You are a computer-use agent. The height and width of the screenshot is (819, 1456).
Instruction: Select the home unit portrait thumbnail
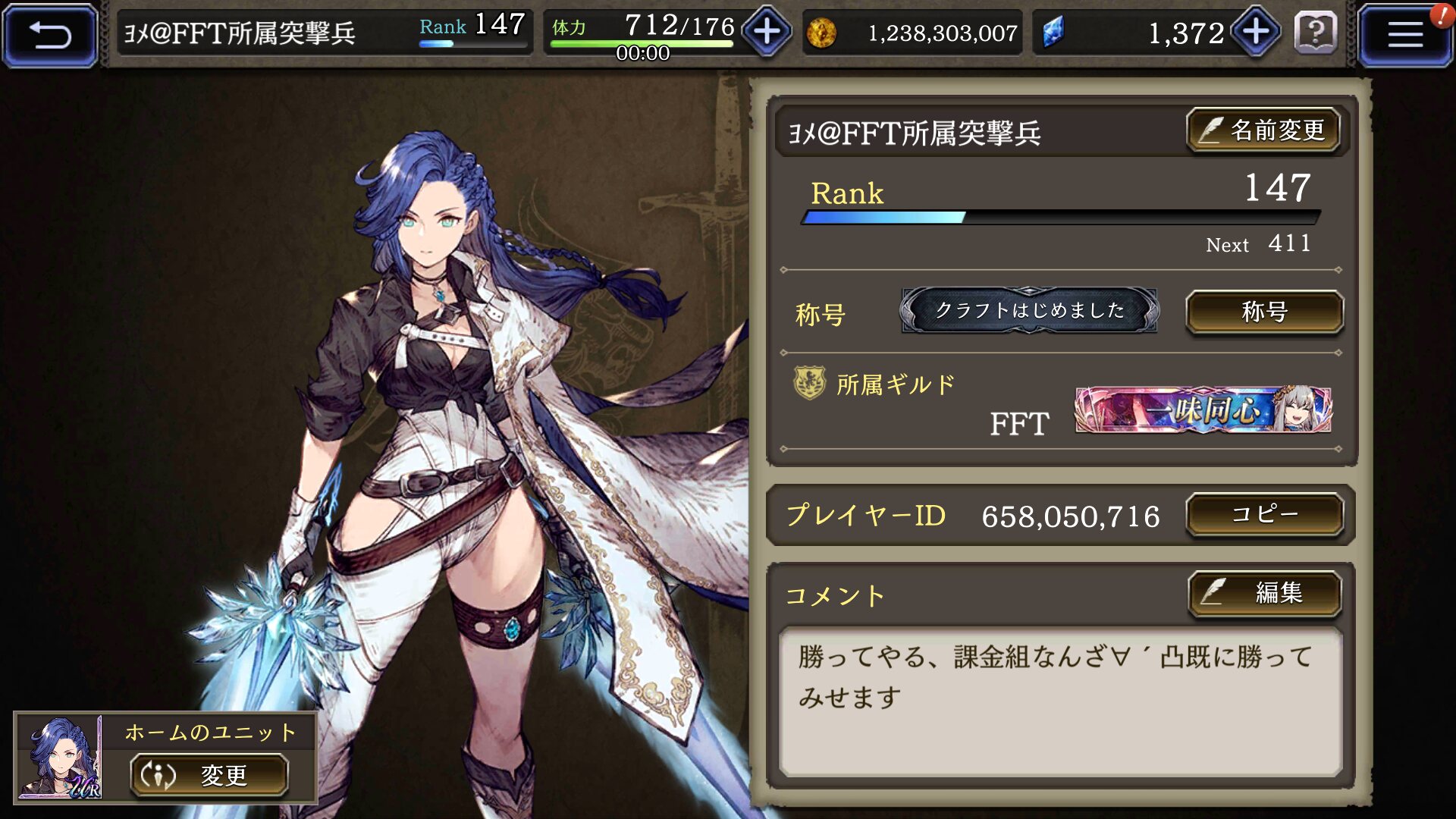point(61,758)
